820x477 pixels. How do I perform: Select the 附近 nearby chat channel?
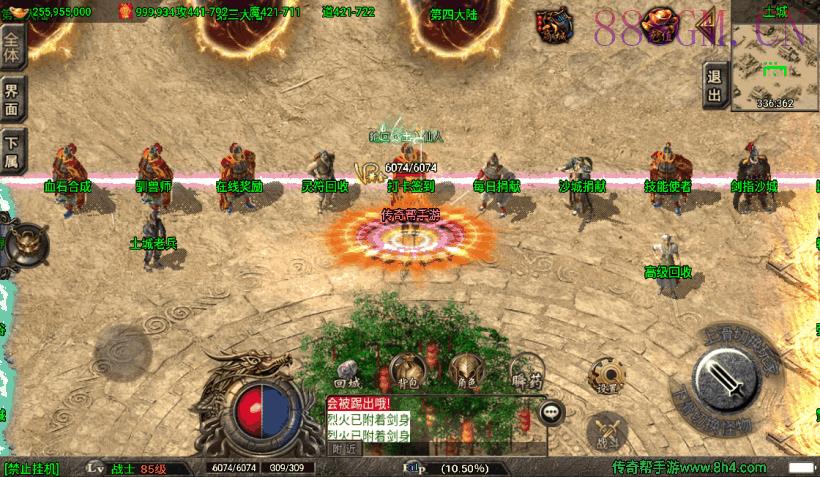[343, 449]
